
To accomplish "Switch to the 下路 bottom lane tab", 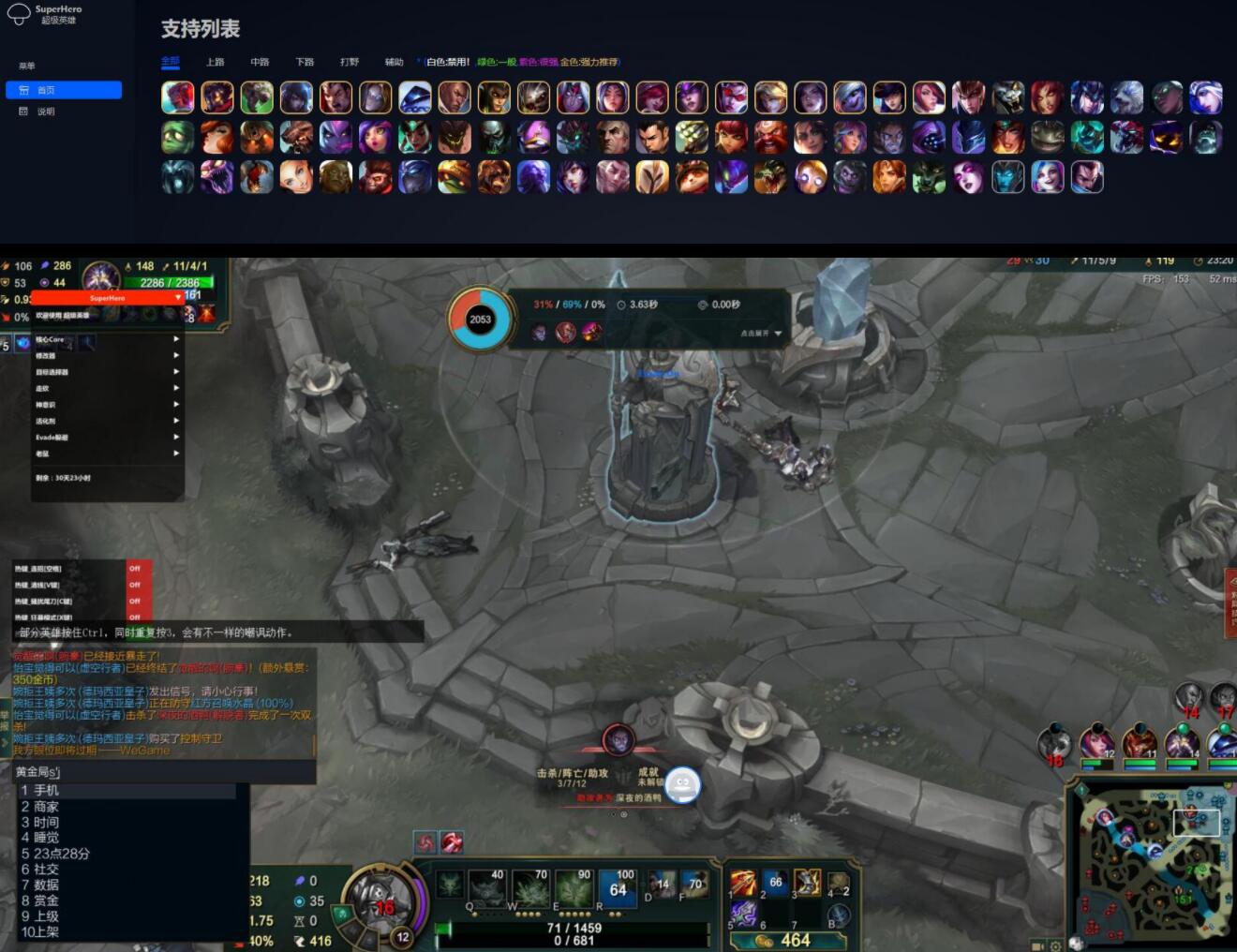I will [x=305, y=63].
